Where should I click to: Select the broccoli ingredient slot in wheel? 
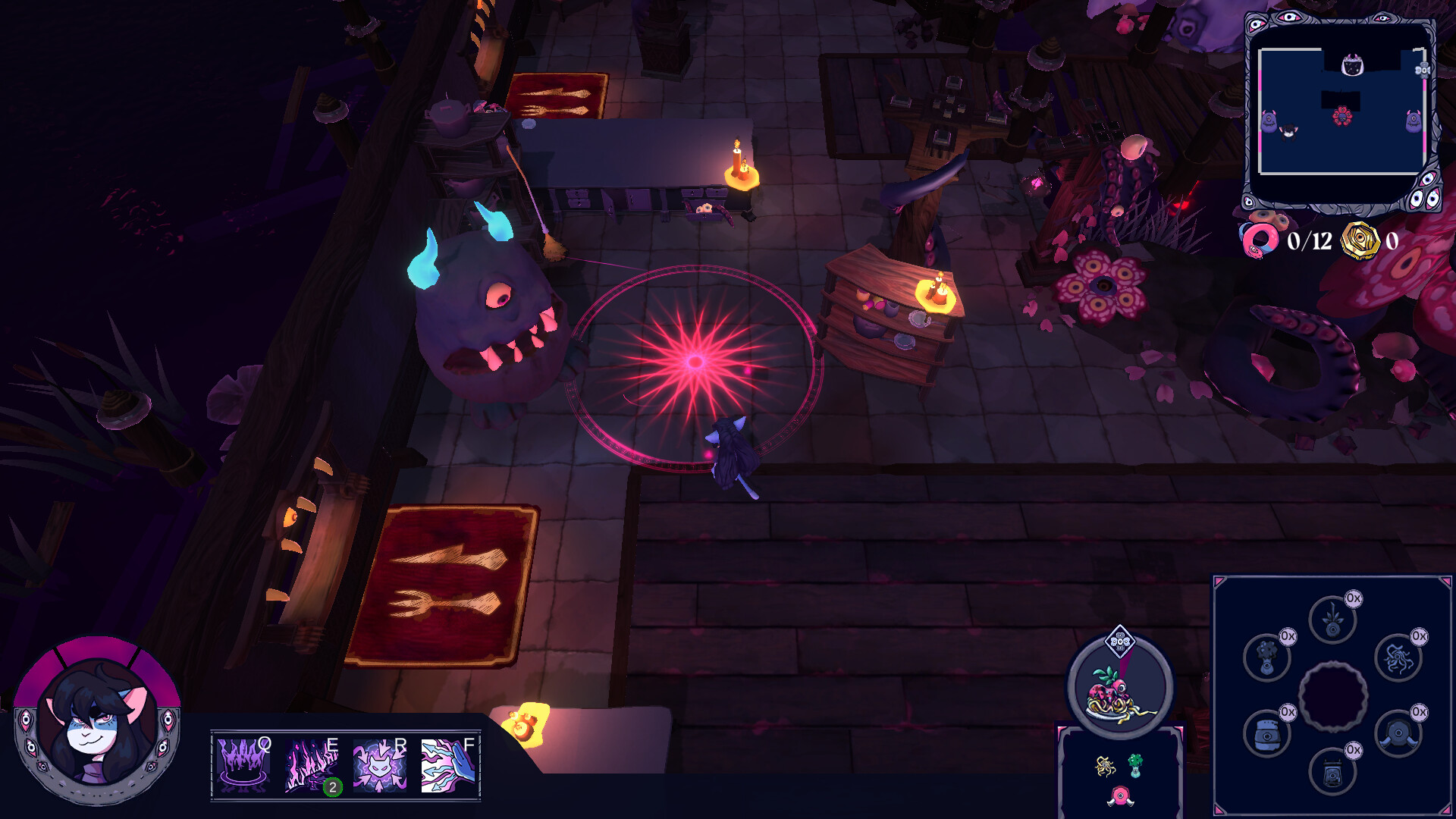[x=1266, y=657]
